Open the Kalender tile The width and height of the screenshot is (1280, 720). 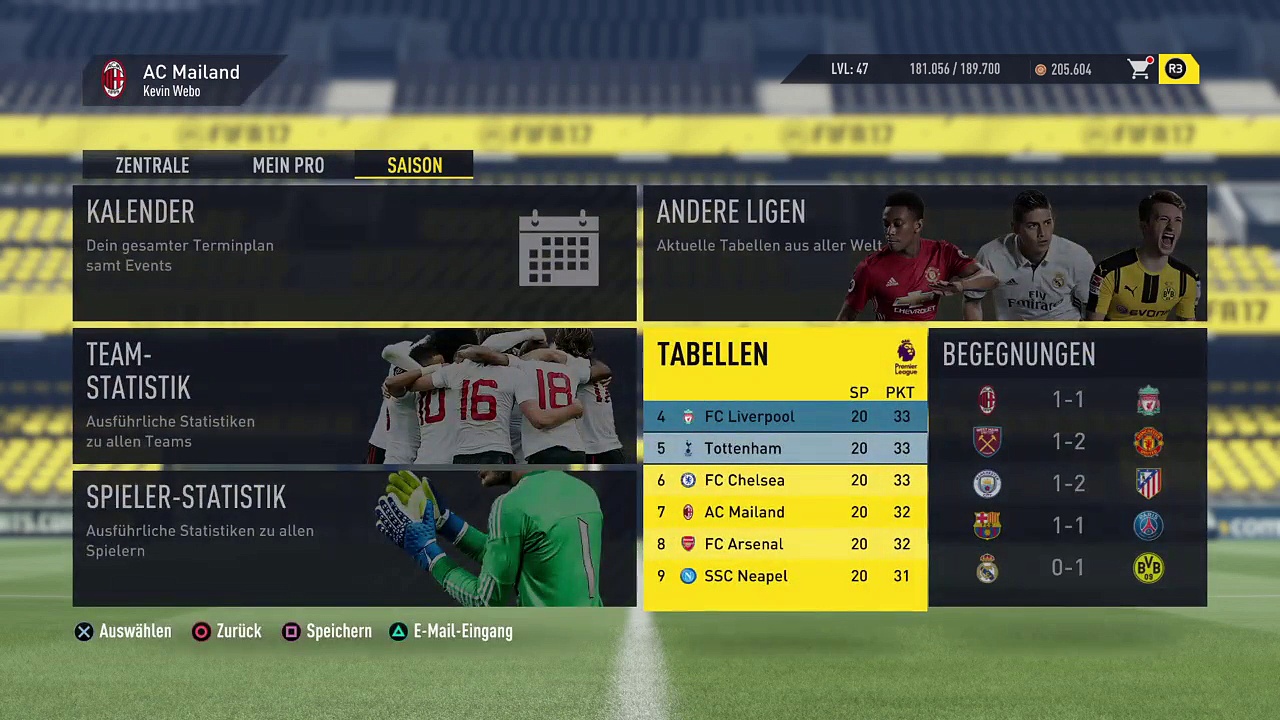coord(354,252)
